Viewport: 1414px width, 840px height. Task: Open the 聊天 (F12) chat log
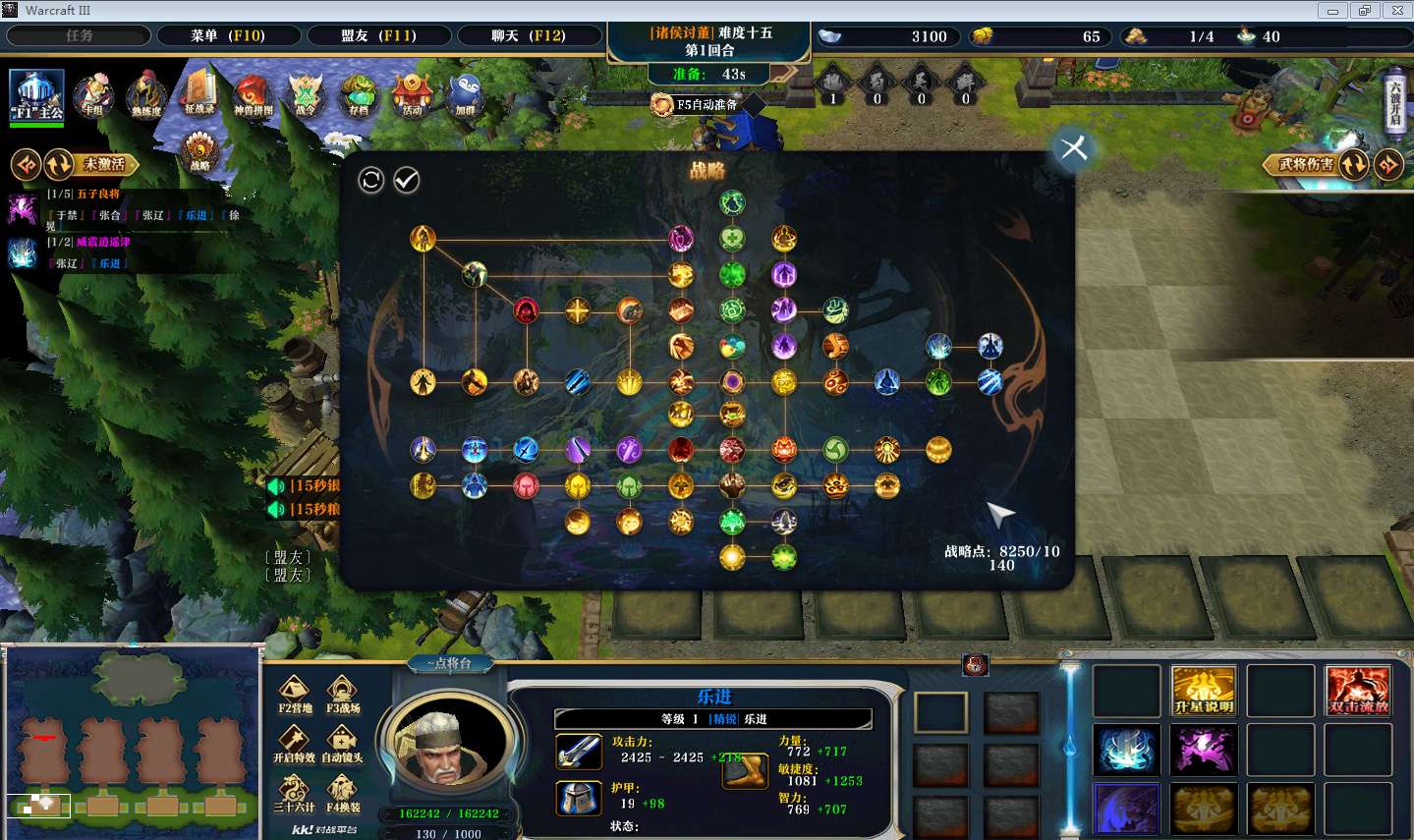[529, 36]
